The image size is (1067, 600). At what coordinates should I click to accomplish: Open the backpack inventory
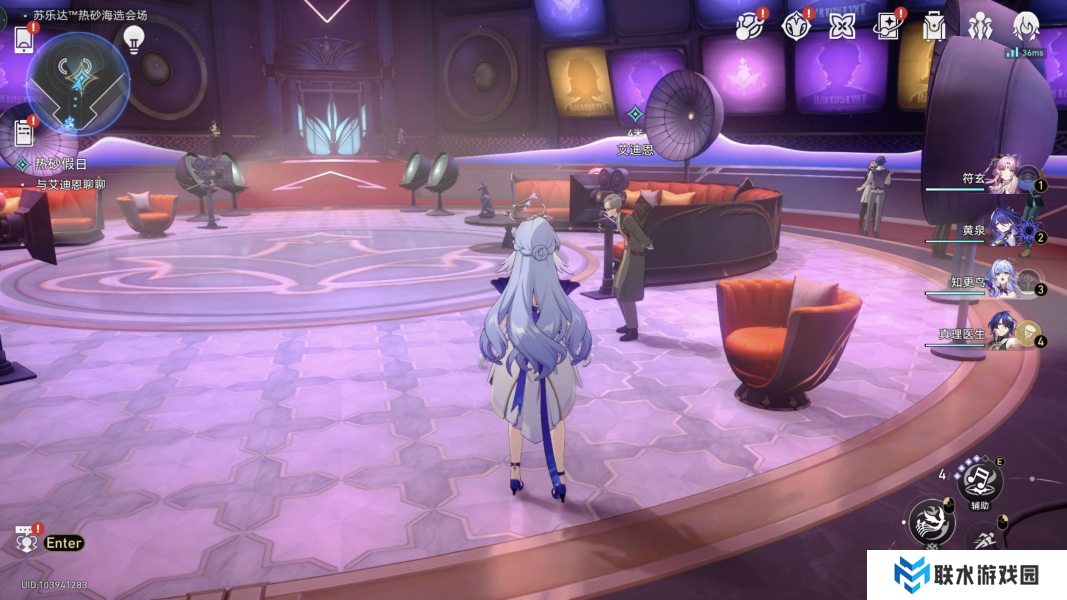coord(934,26)
